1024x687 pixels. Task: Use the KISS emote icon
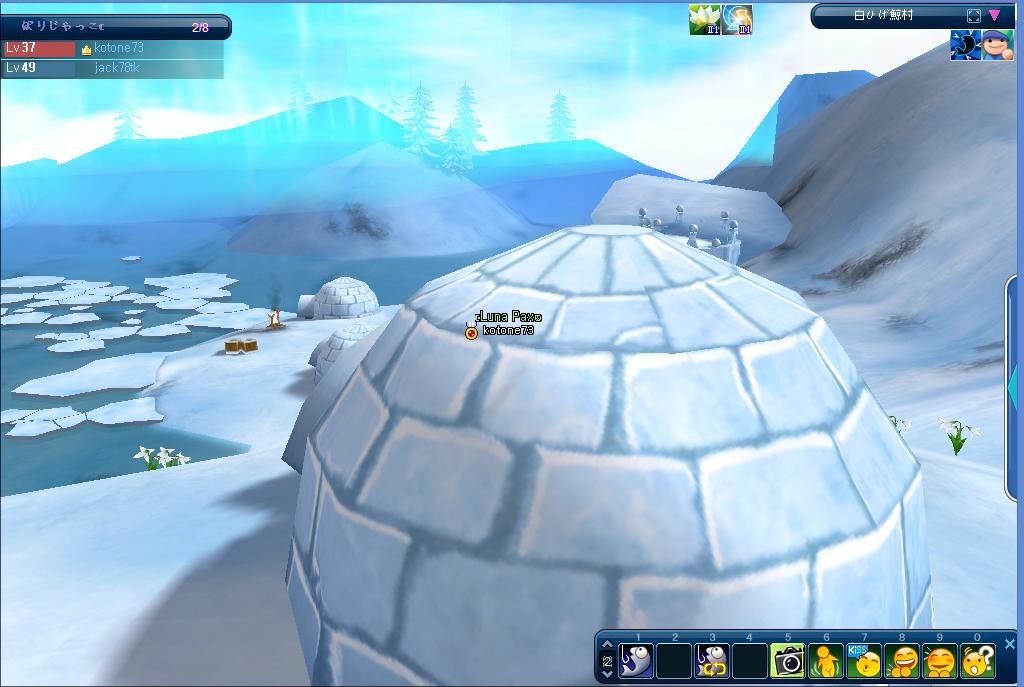pyautogui.click(x=864, y=661)
